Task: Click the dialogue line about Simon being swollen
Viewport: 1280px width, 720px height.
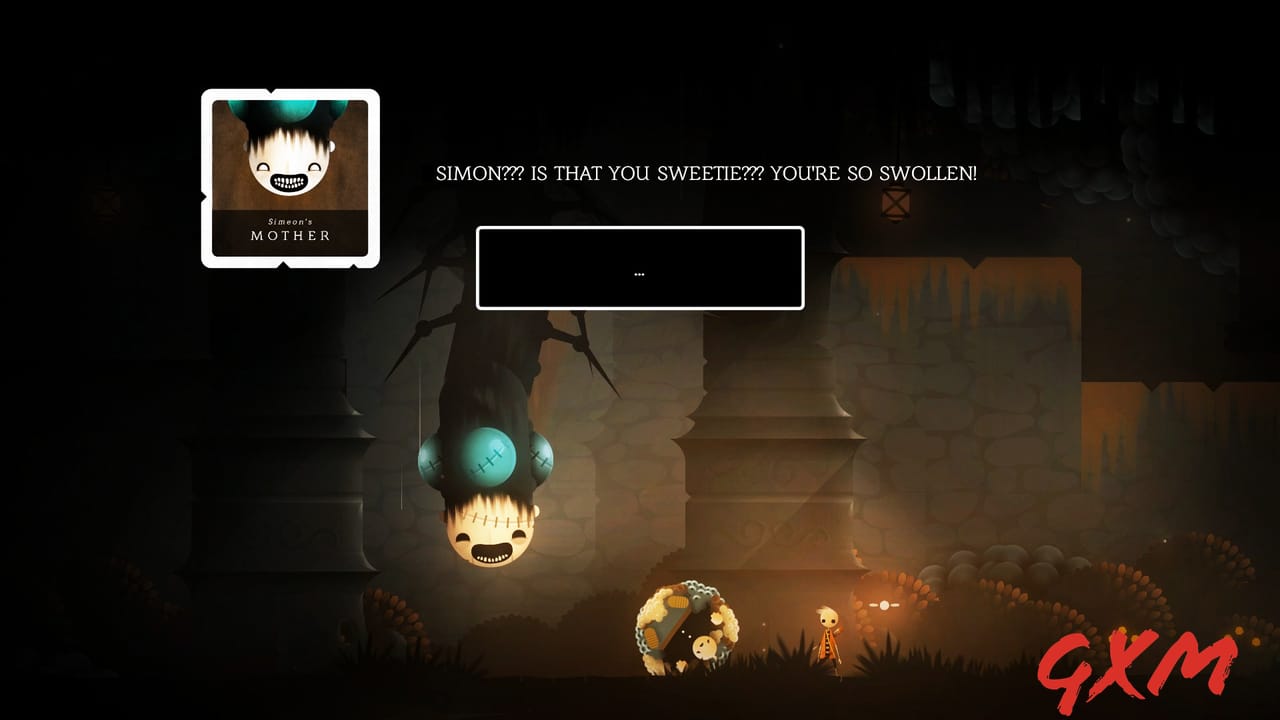Action: coord(706,172)
